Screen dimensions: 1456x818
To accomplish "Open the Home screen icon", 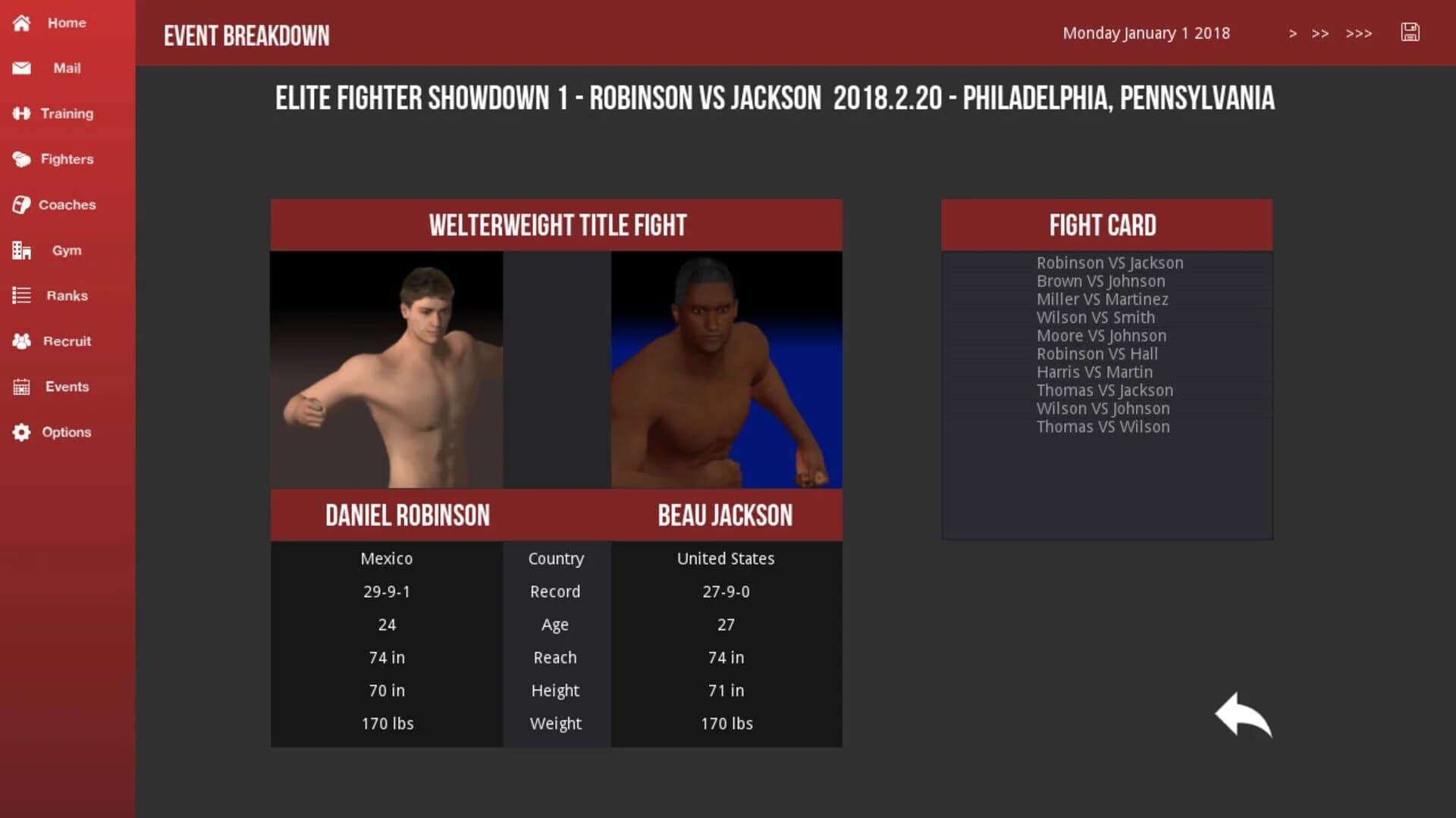I will [x=20, y=23].
